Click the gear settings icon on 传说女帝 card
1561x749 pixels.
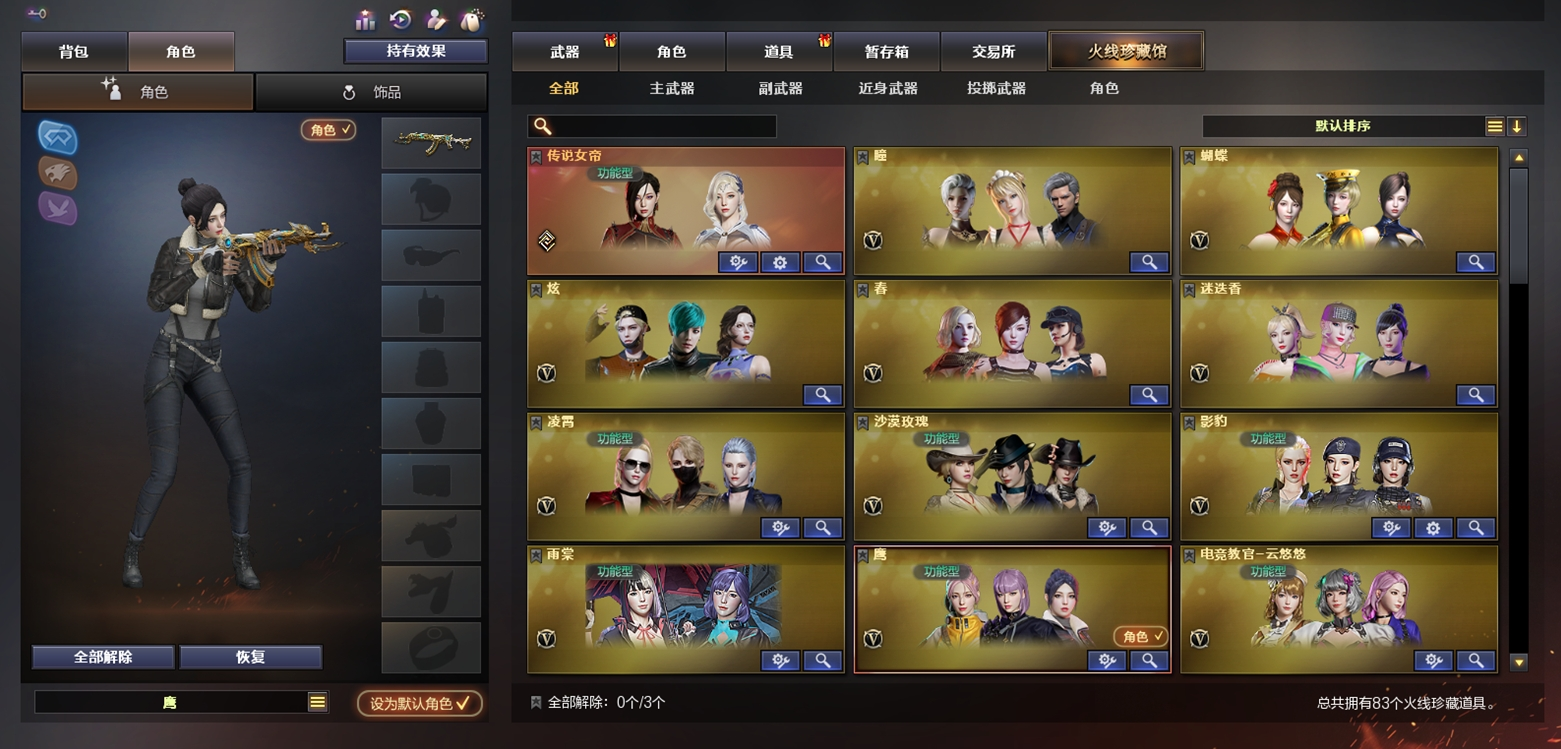[780, 262]
